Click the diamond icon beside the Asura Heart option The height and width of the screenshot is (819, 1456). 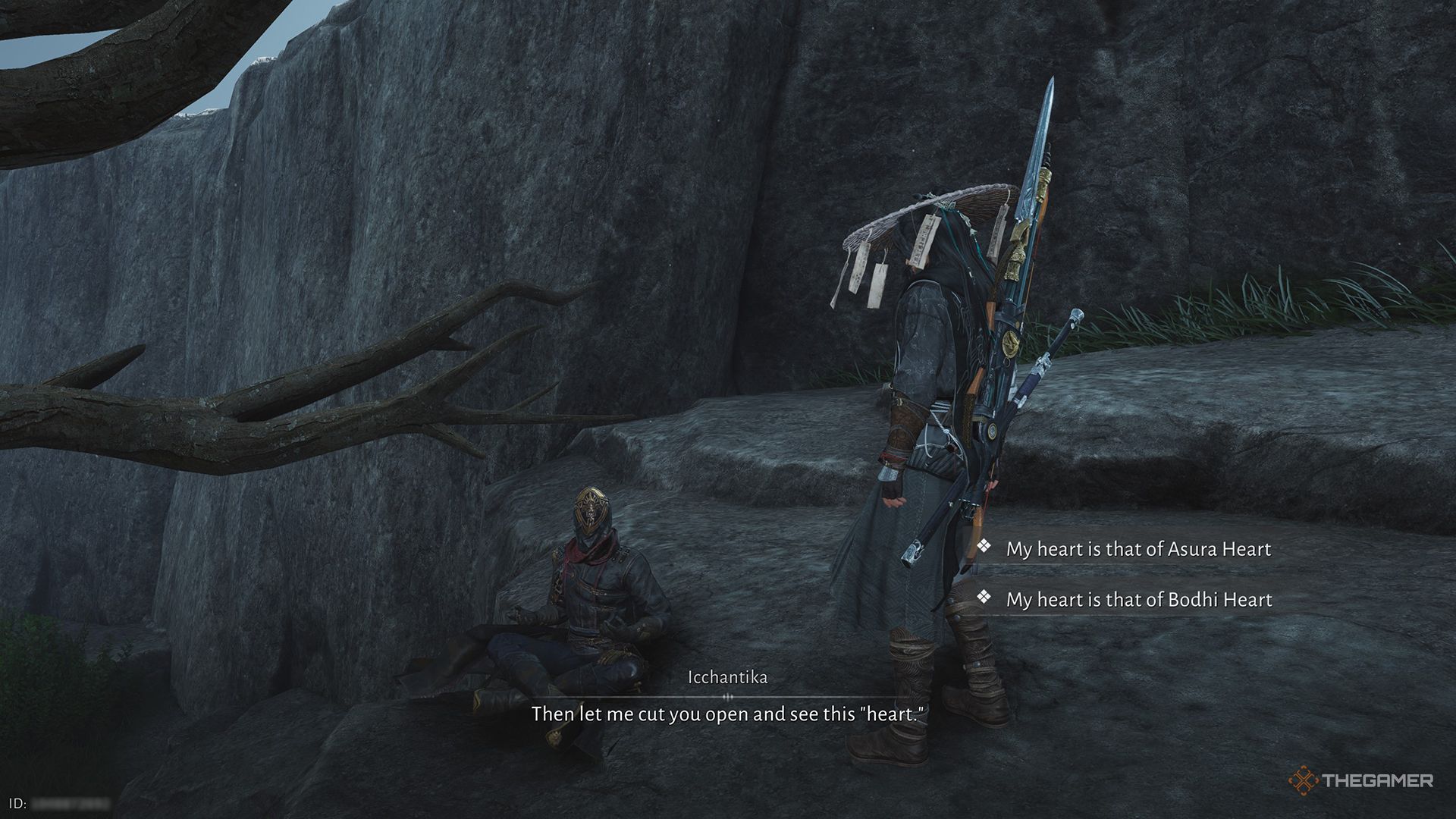point(985,549)
